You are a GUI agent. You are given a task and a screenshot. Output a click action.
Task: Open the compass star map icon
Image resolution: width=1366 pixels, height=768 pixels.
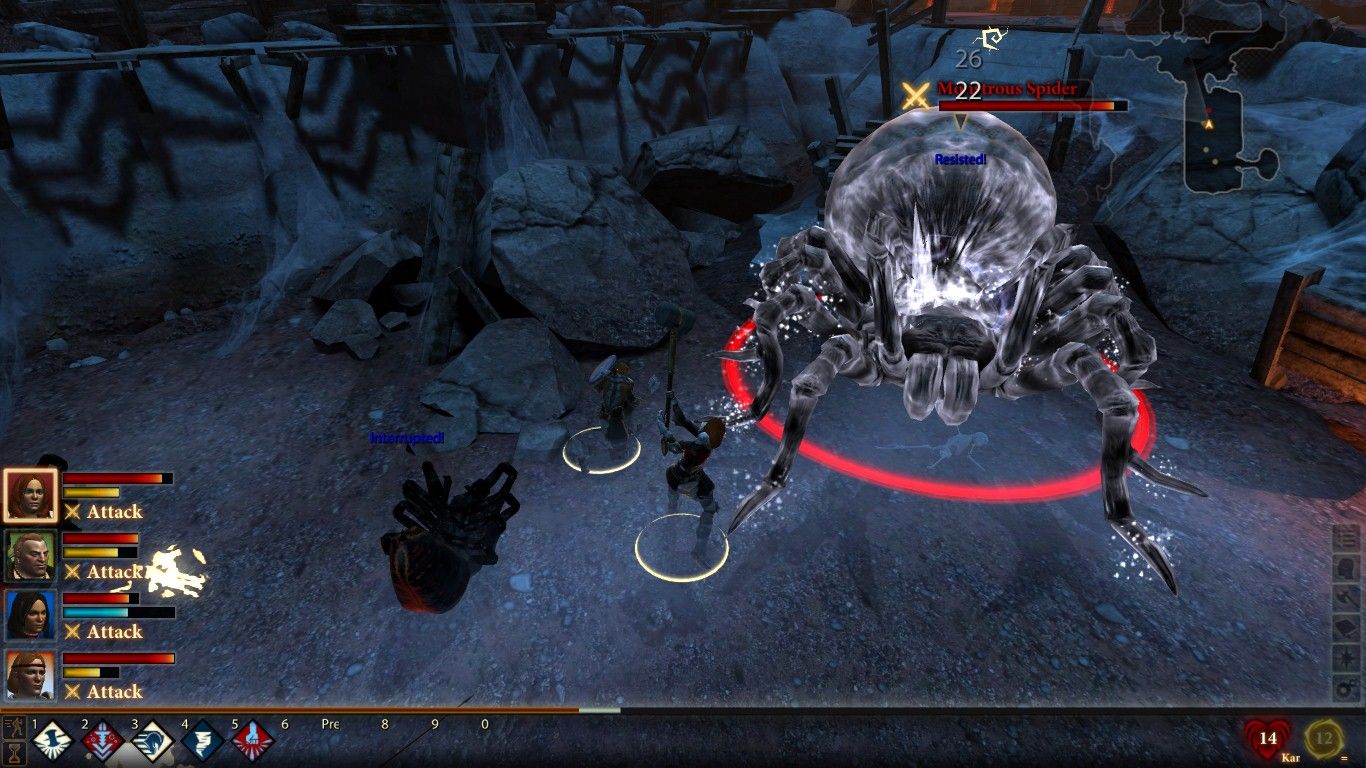click(x=1347, y=658)
